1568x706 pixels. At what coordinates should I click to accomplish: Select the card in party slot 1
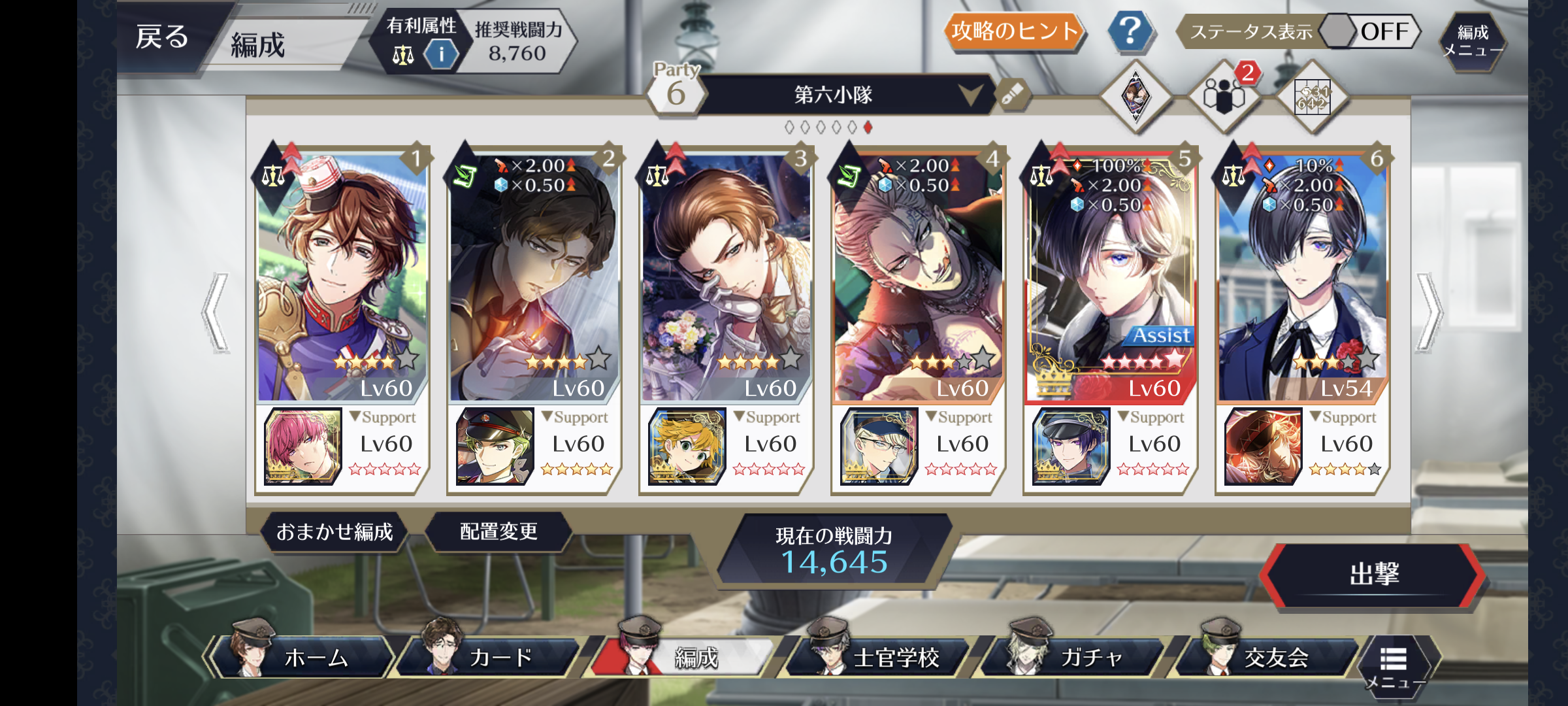(x=342, y=275)
